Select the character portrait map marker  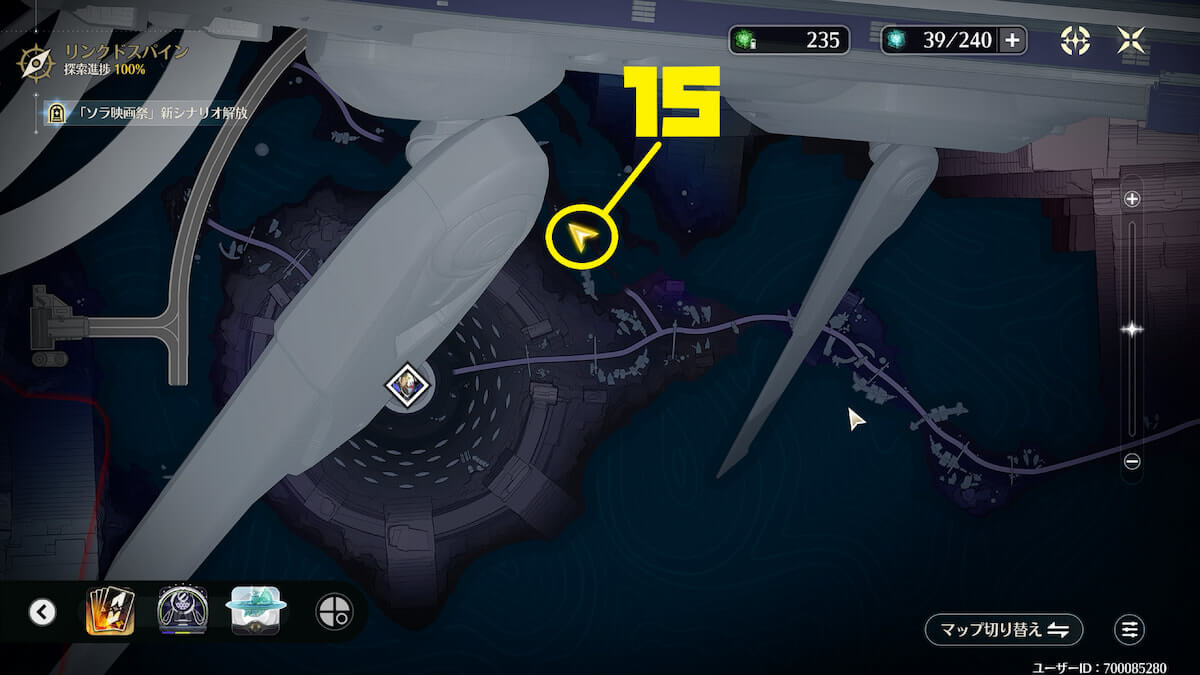[409, 384]
